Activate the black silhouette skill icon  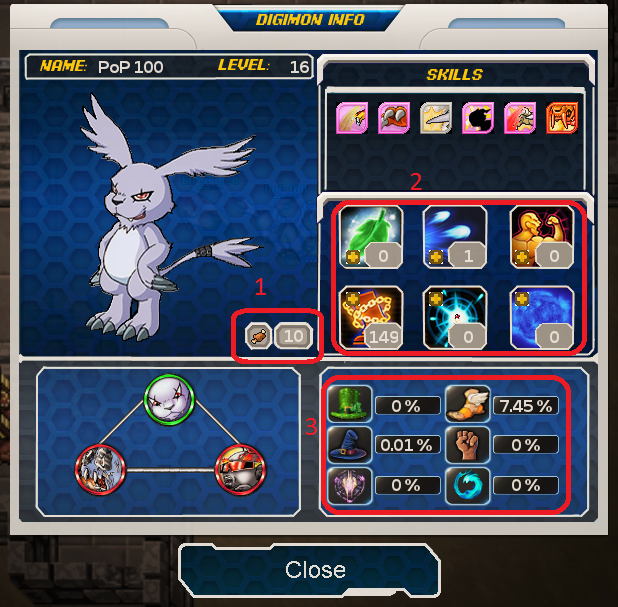[x=477, y=118]
